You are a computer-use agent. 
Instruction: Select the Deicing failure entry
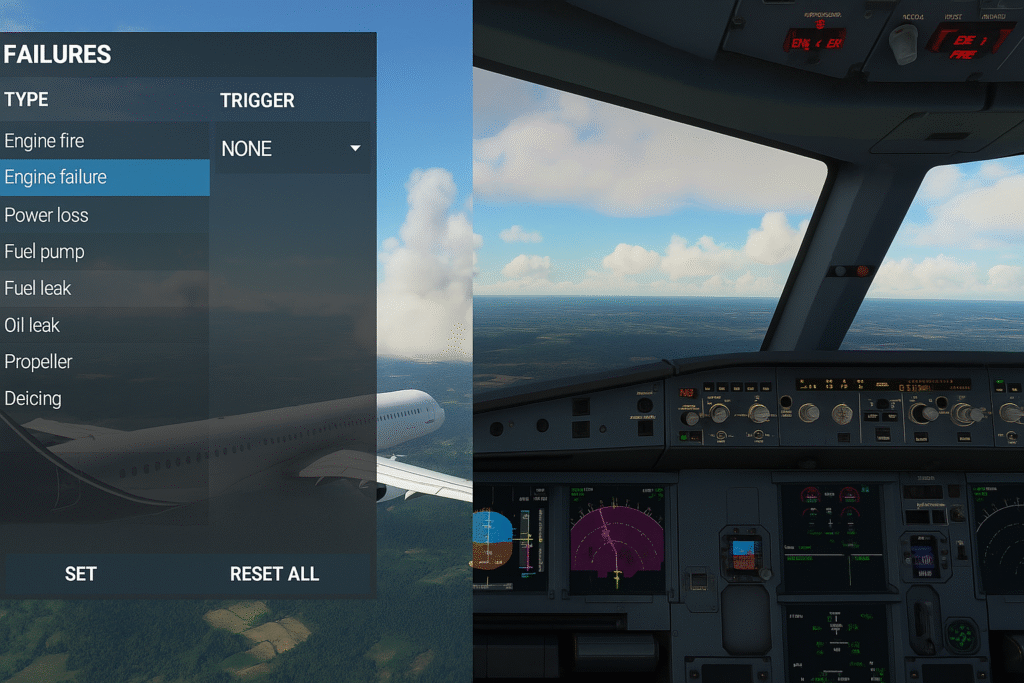(x=33, y=398)
